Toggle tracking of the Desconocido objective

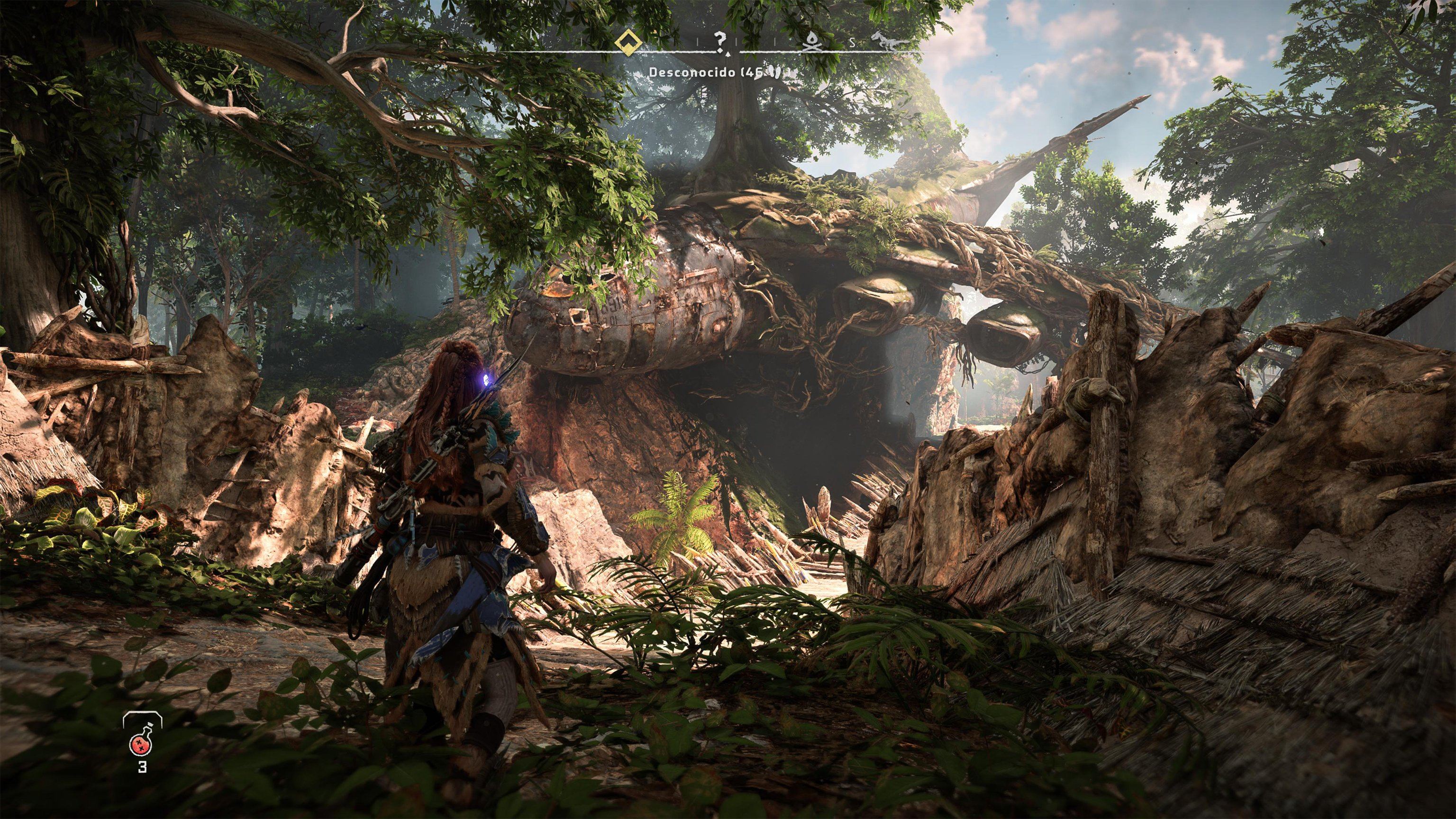click(x=693, y=73)
